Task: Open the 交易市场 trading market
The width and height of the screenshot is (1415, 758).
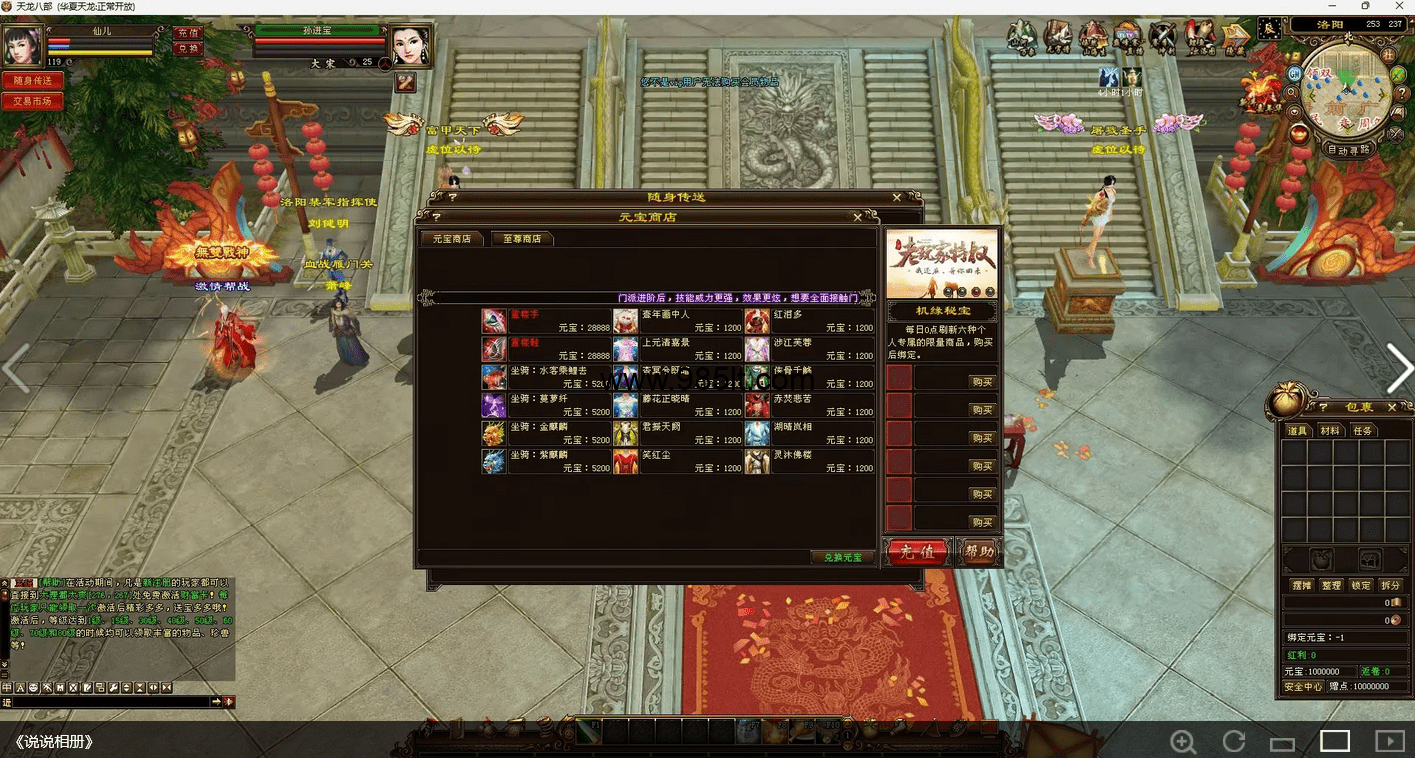Action: 32,101
